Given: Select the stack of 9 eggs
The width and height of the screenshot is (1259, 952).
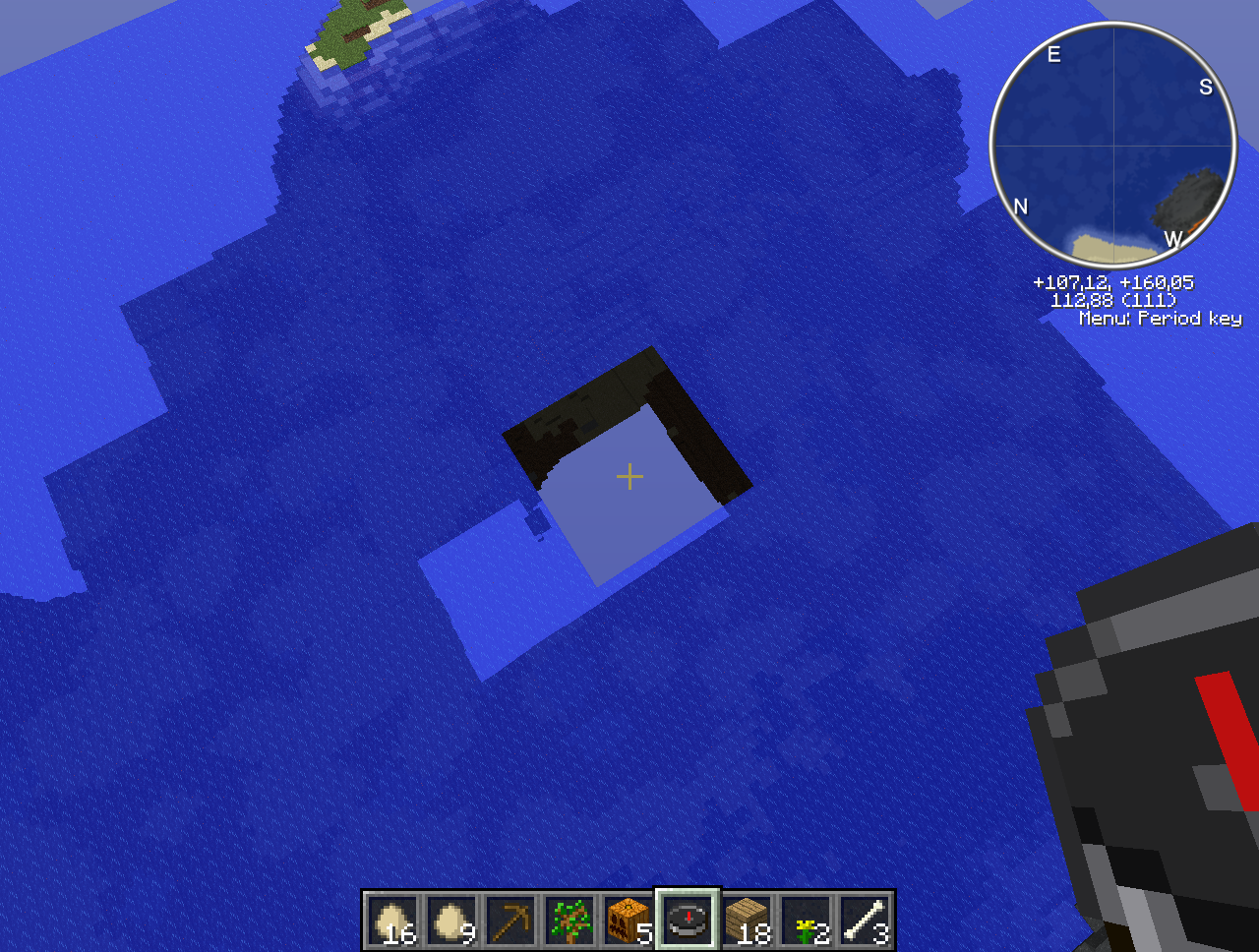Looking at the screenshot, I should [452, 922].
